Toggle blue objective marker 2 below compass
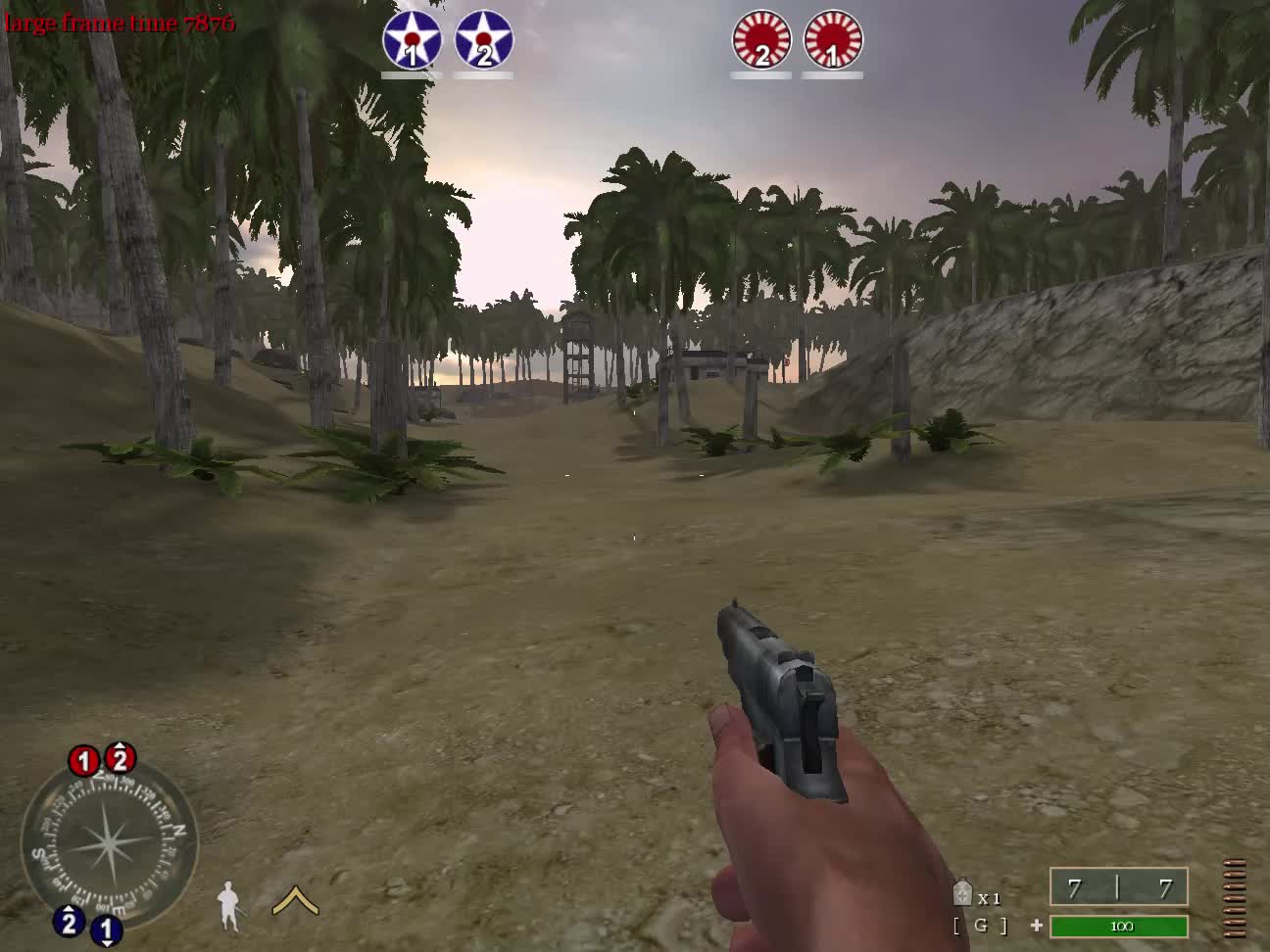 (68, 922)
